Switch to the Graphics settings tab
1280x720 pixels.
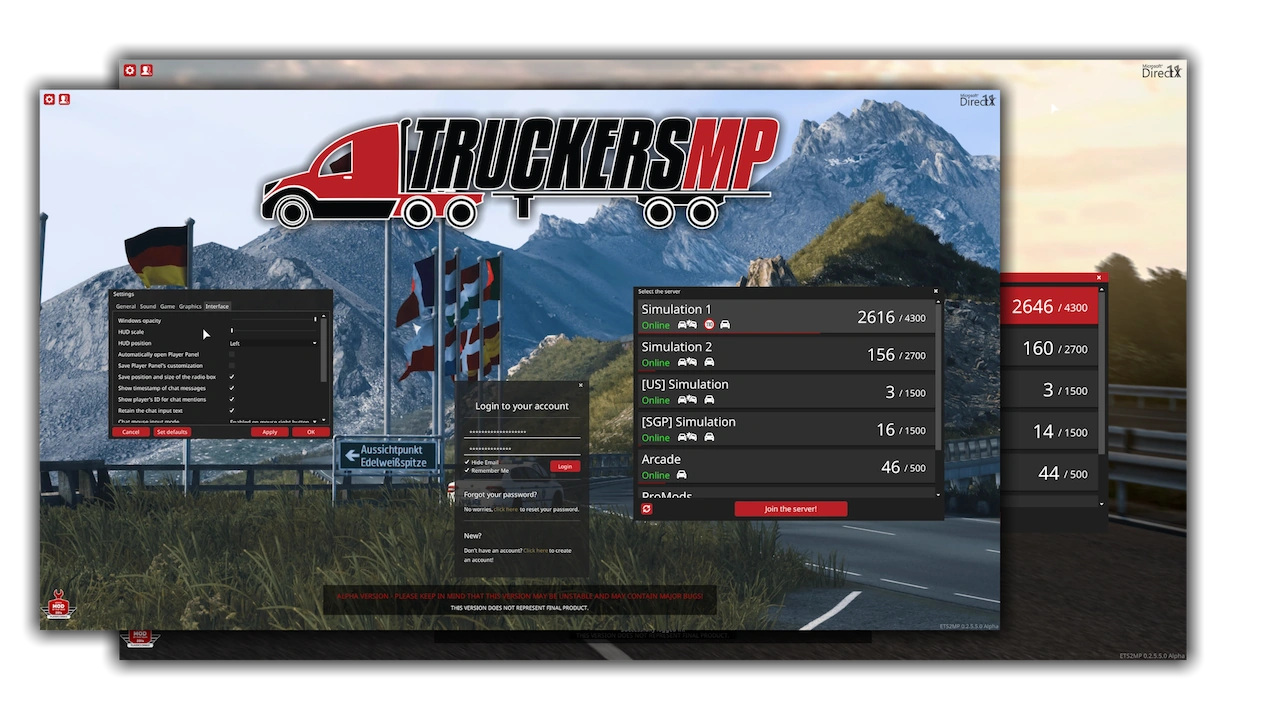(x=190, y=306)
